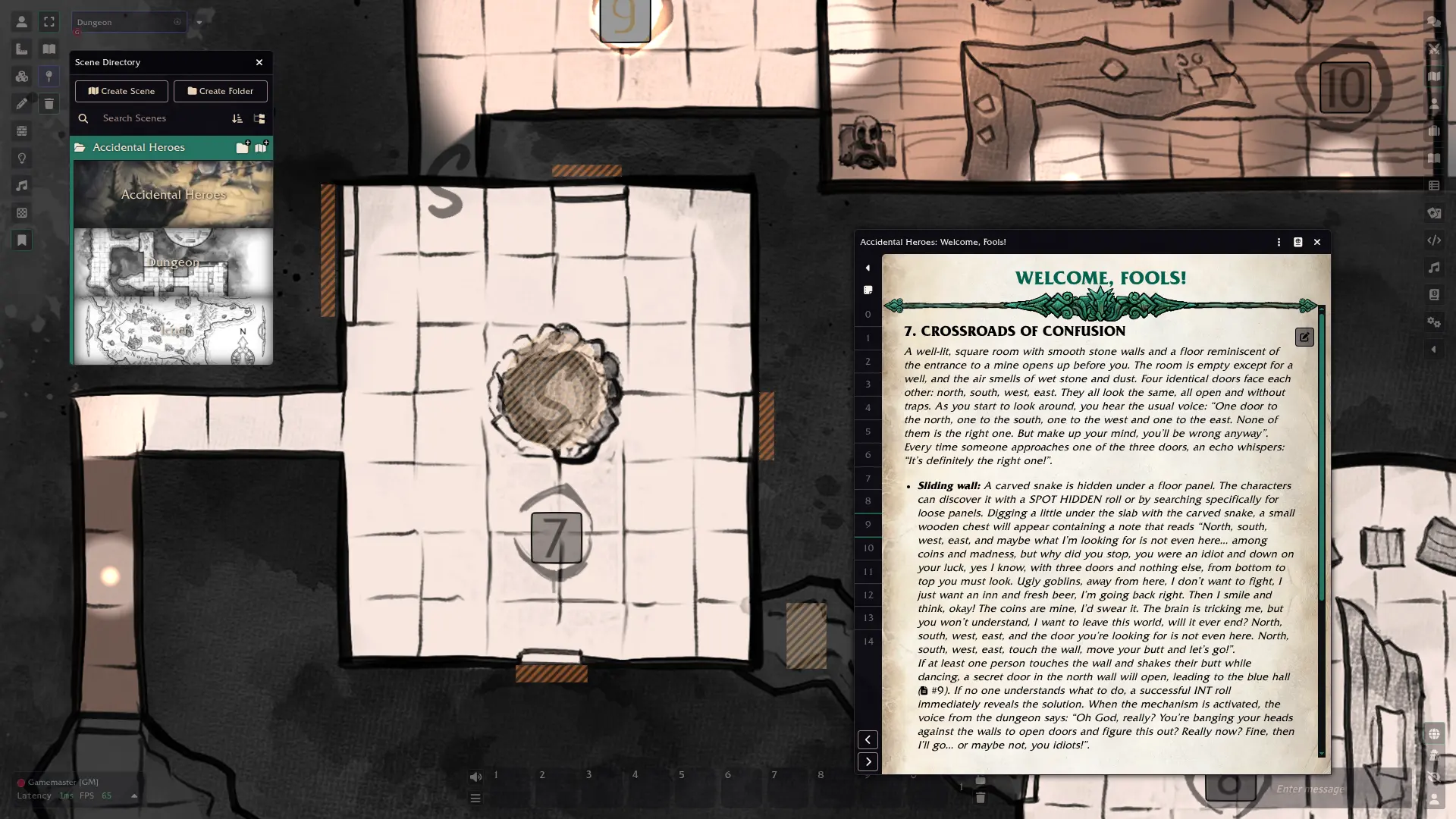Focus the Search Scenes field
This screenshot has height=819, width=1456.
pos(159,118)
